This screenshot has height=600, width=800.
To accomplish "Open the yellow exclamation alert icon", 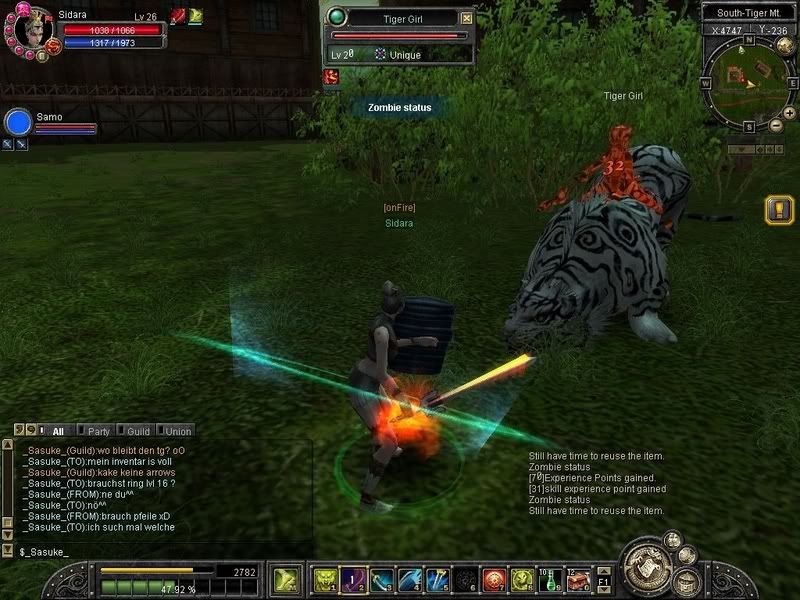I will click(778, 210).
